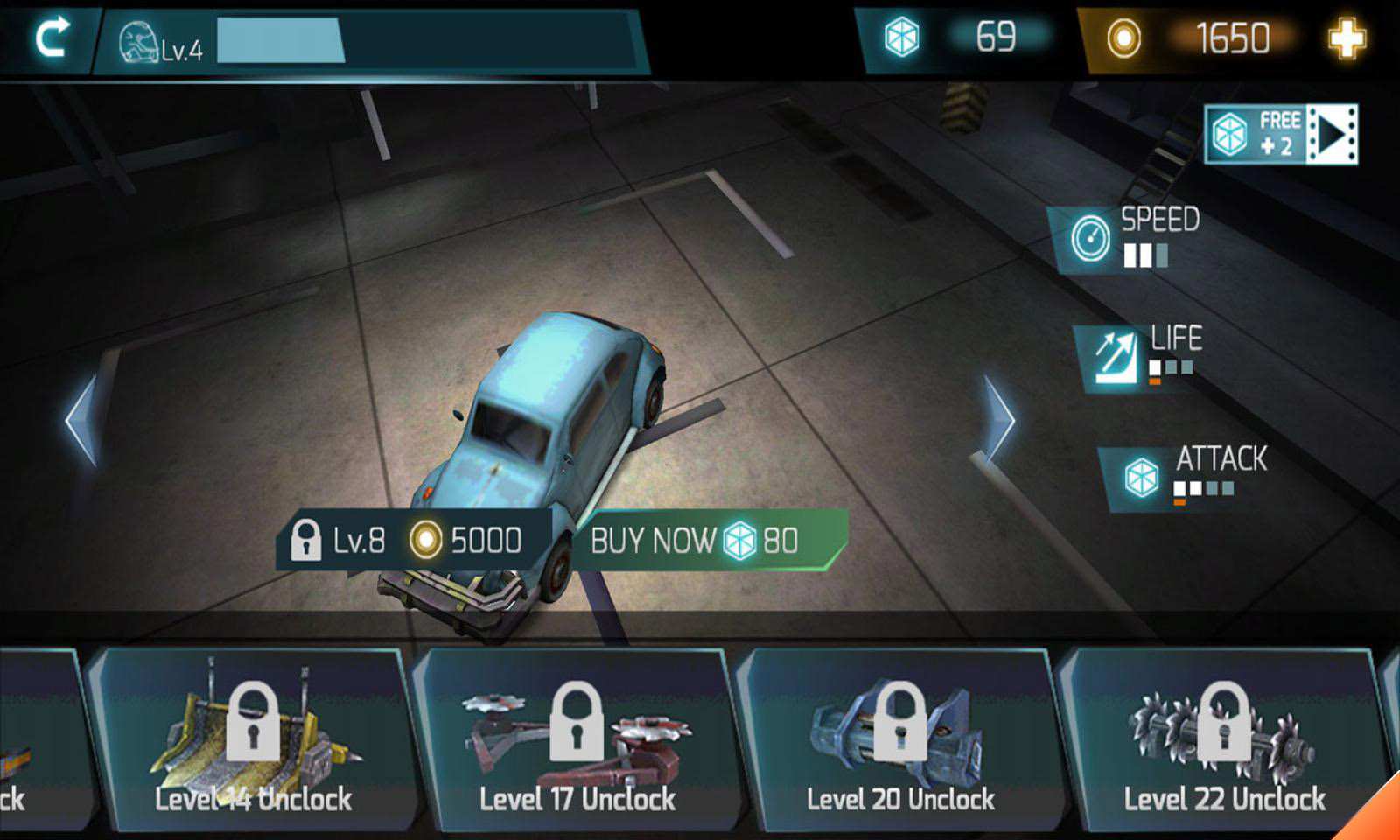Go back using the return arrow

pyautogui.click(x=52, y=38)
